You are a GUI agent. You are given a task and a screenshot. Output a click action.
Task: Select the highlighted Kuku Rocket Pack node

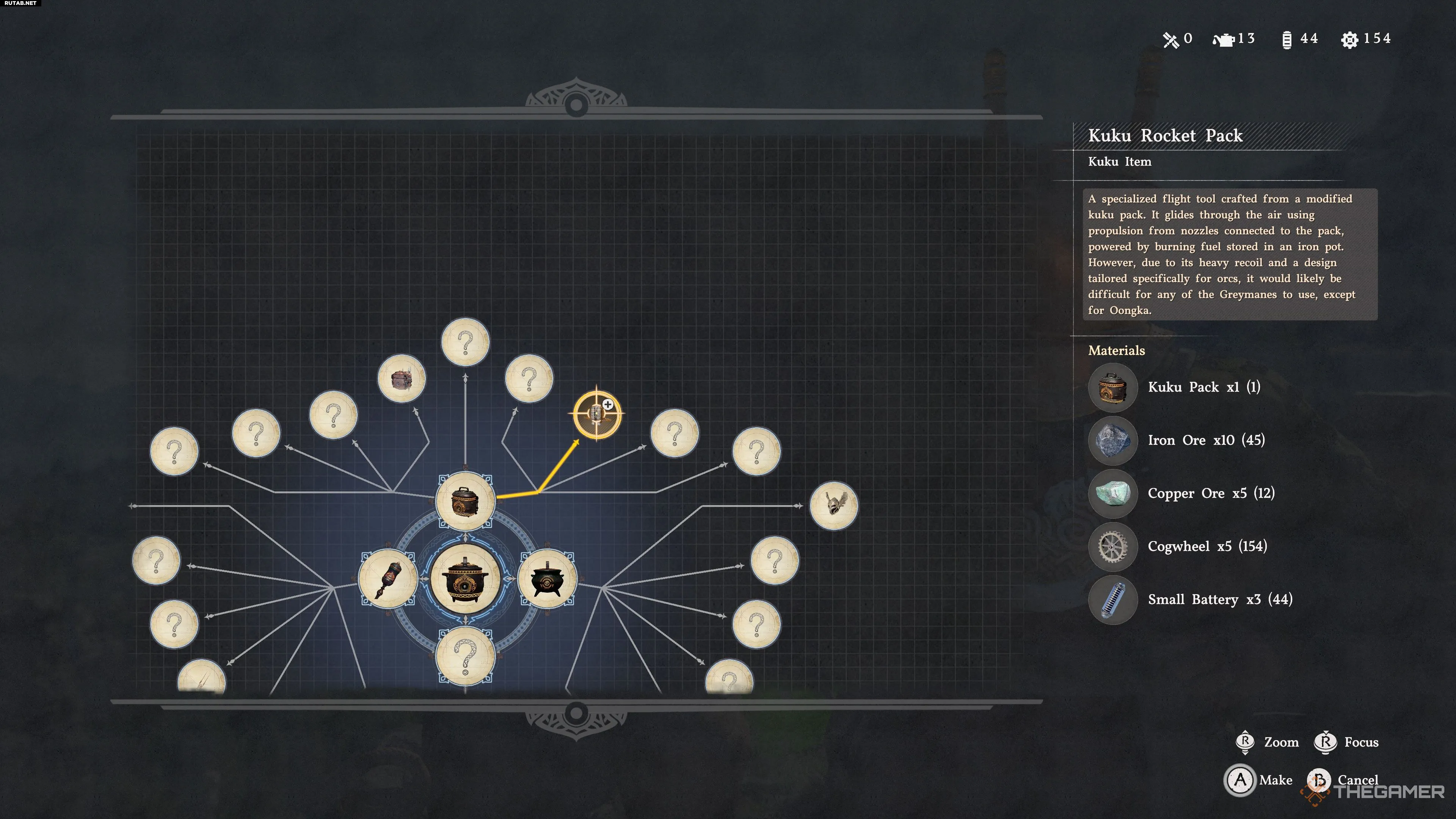pos(597,414)
